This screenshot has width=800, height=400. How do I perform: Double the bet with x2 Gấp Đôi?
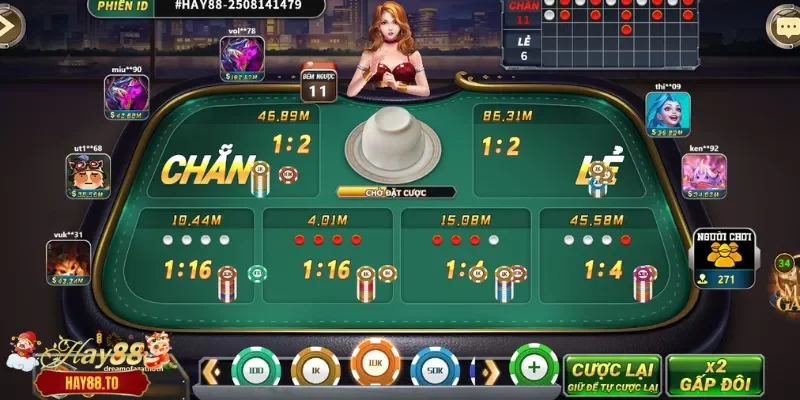(714, 372)
